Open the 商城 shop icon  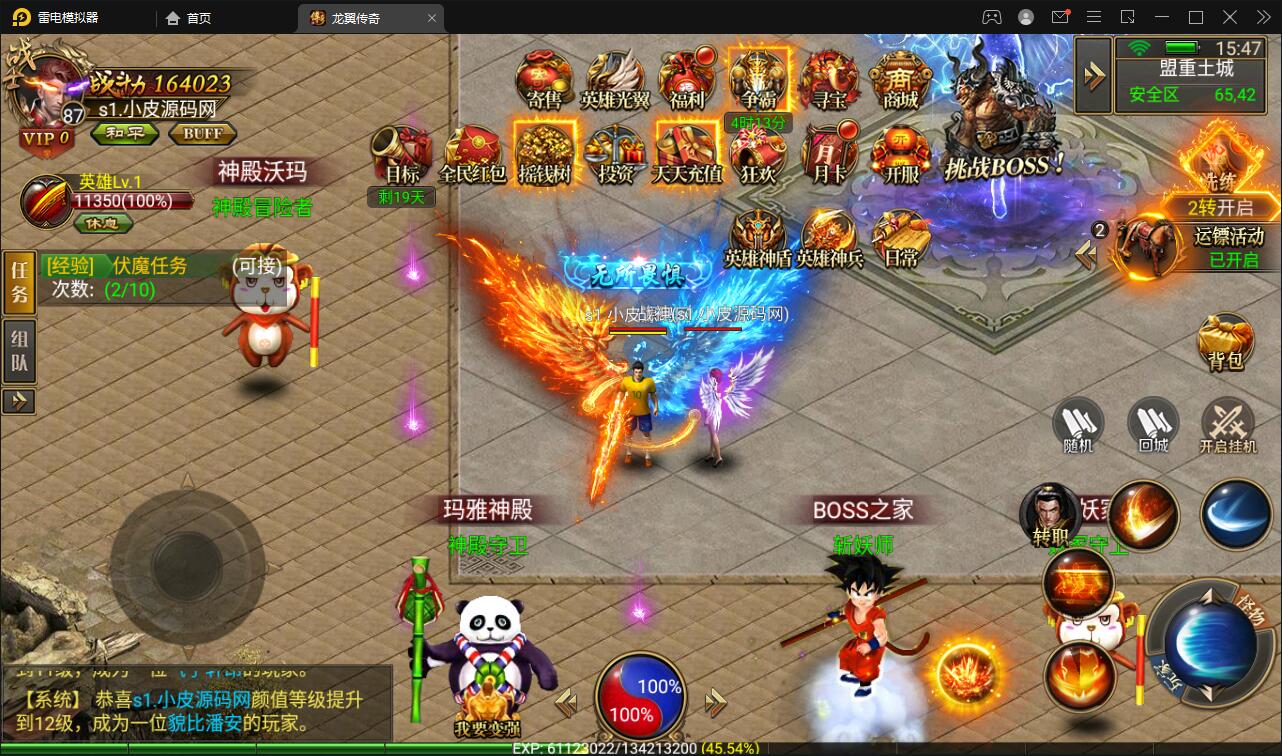pos(899,80)
